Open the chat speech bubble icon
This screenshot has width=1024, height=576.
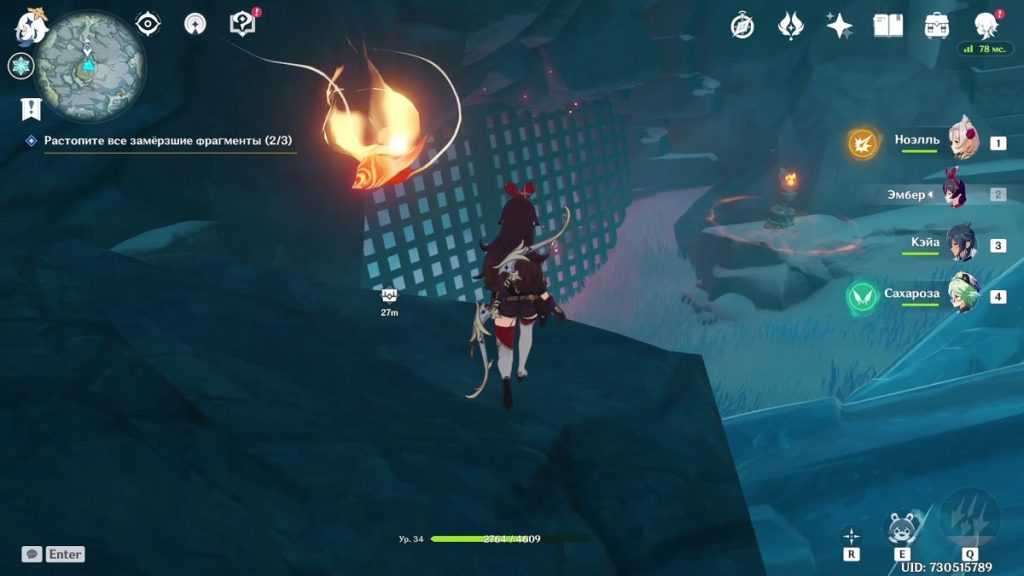tap(31, 554)
